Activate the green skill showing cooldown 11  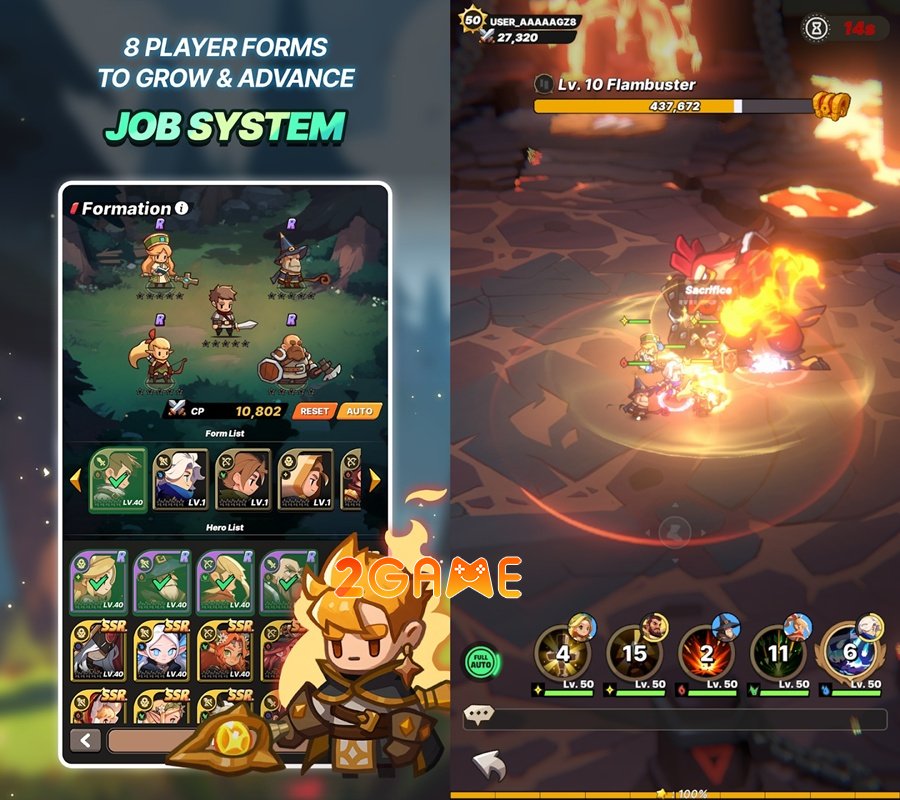point(779,653)
